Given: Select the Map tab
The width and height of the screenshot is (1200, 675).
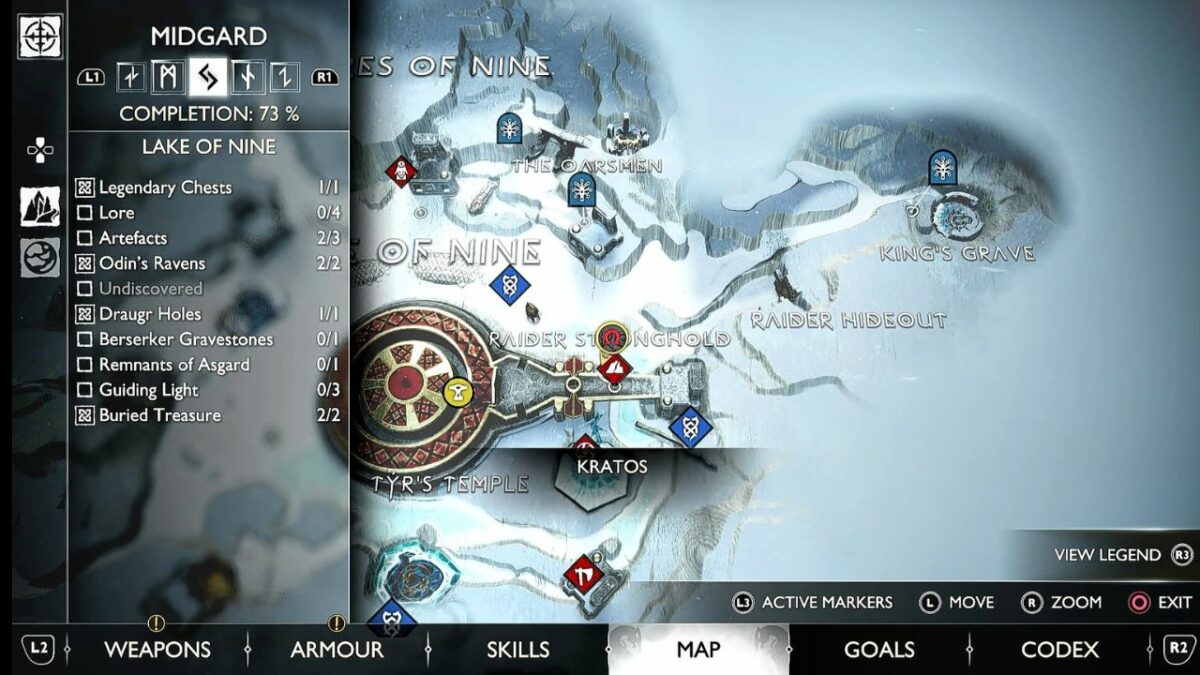Looking at the screenshot, I should click(698, 650).
